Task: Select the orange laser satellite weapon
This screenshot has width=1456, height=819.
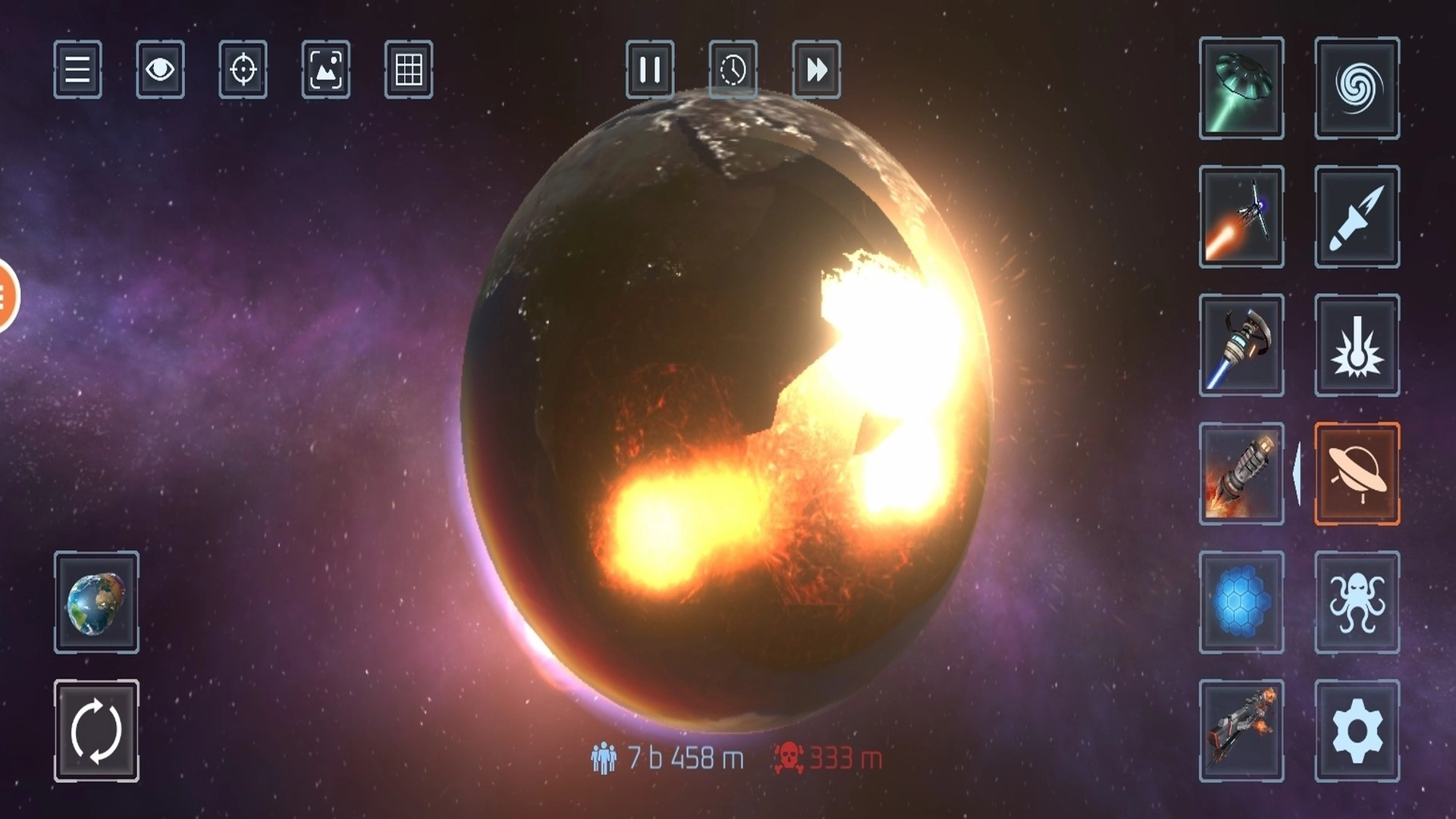Action: click(1241, 217)
